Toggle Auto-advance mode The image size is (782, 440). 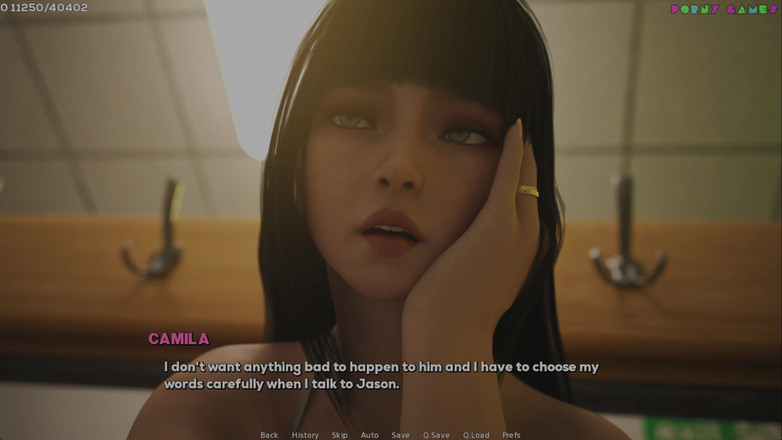click(370, 435)
